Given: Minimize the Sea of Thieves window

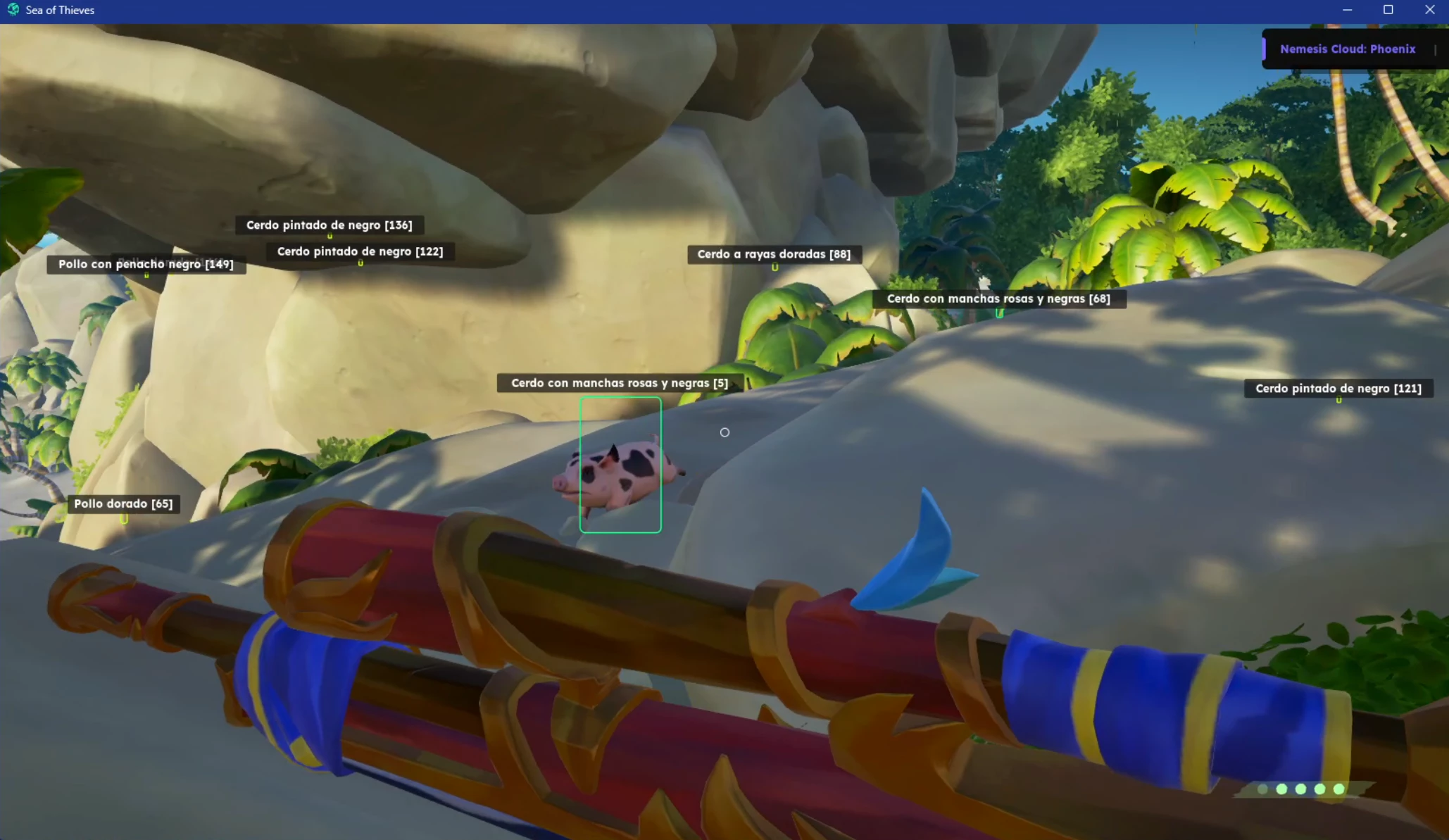Looking at the screenshot, I should [x=1347, y=10].
